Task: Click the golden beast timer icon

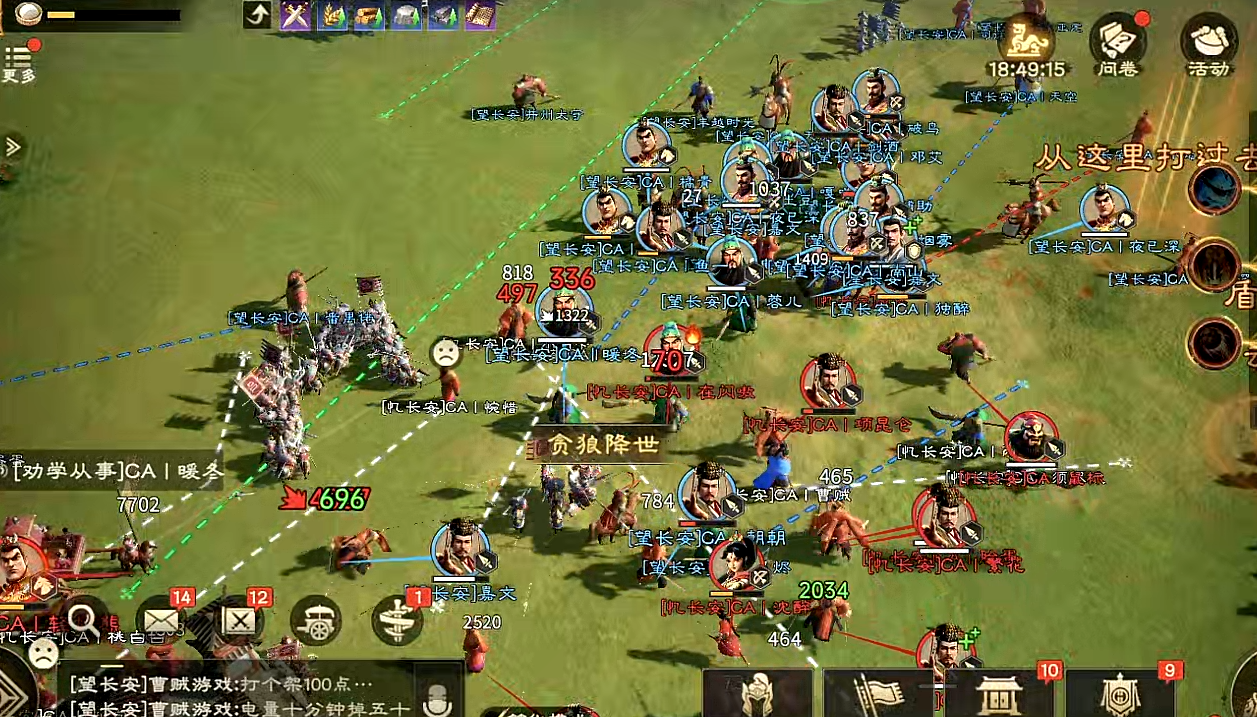Action: (1026, 40)
